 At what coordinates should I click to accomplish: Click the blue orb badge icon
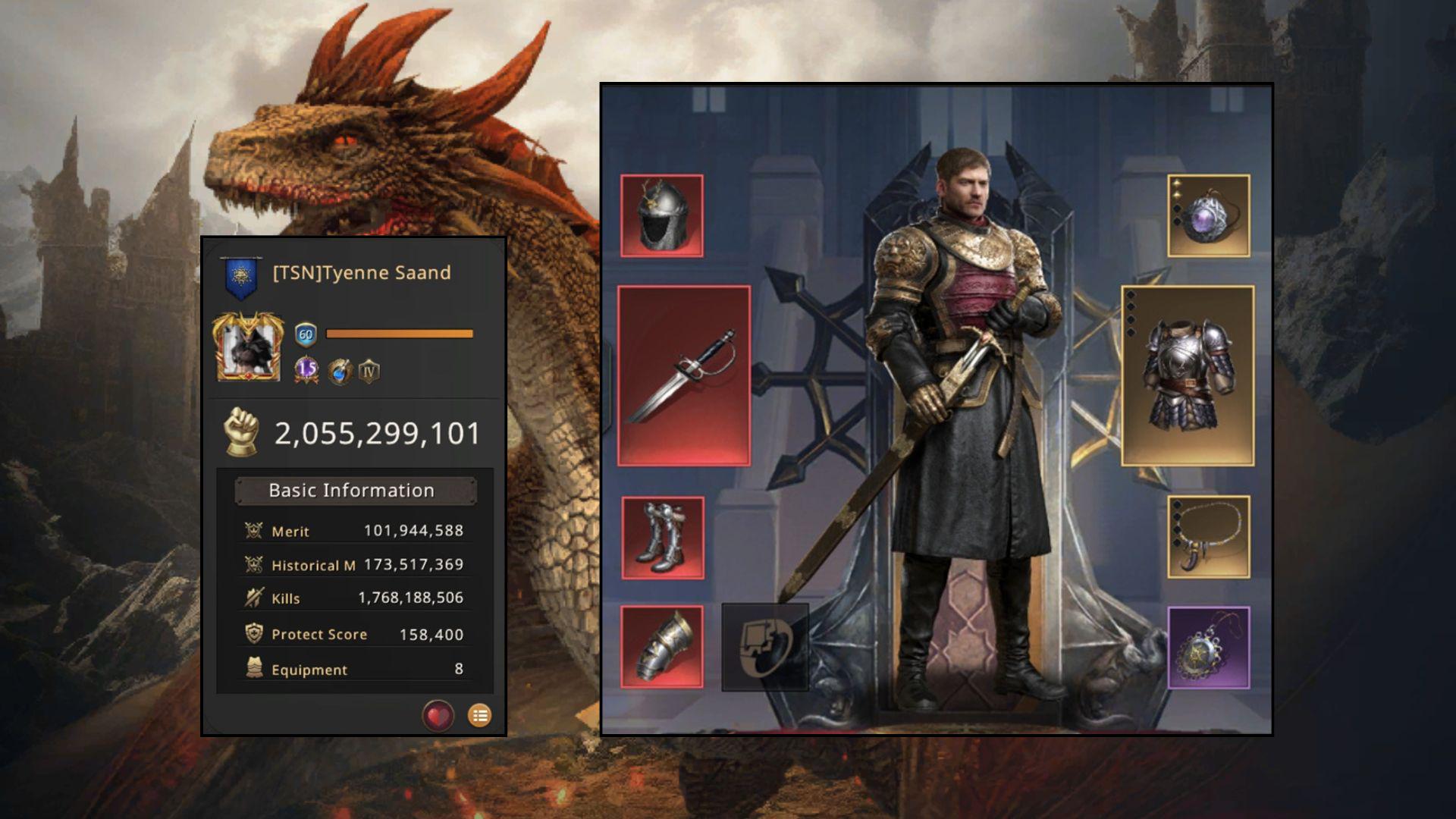[339, 372]
